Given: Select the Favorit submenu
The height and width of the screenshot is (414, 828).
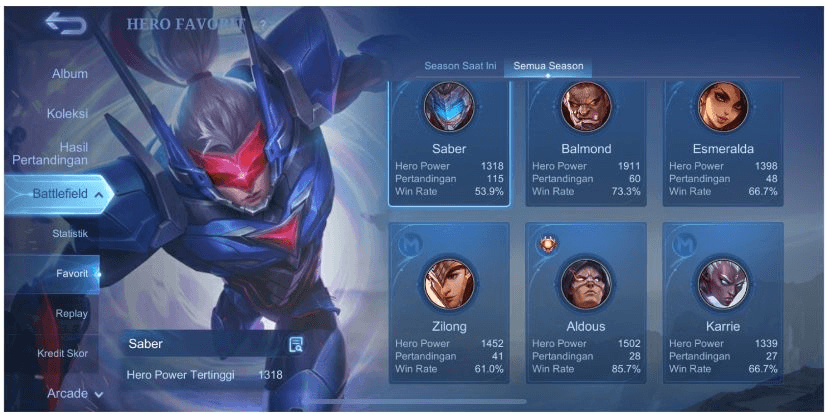Looking at the screenshot, I should pos(72,273).
